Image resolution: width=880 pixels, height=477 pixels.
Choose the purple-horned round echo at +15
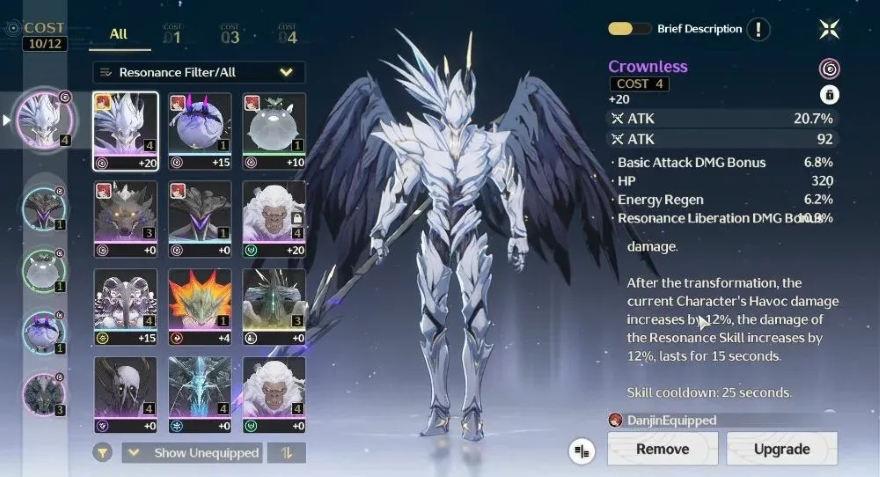(x=200, y=131)
